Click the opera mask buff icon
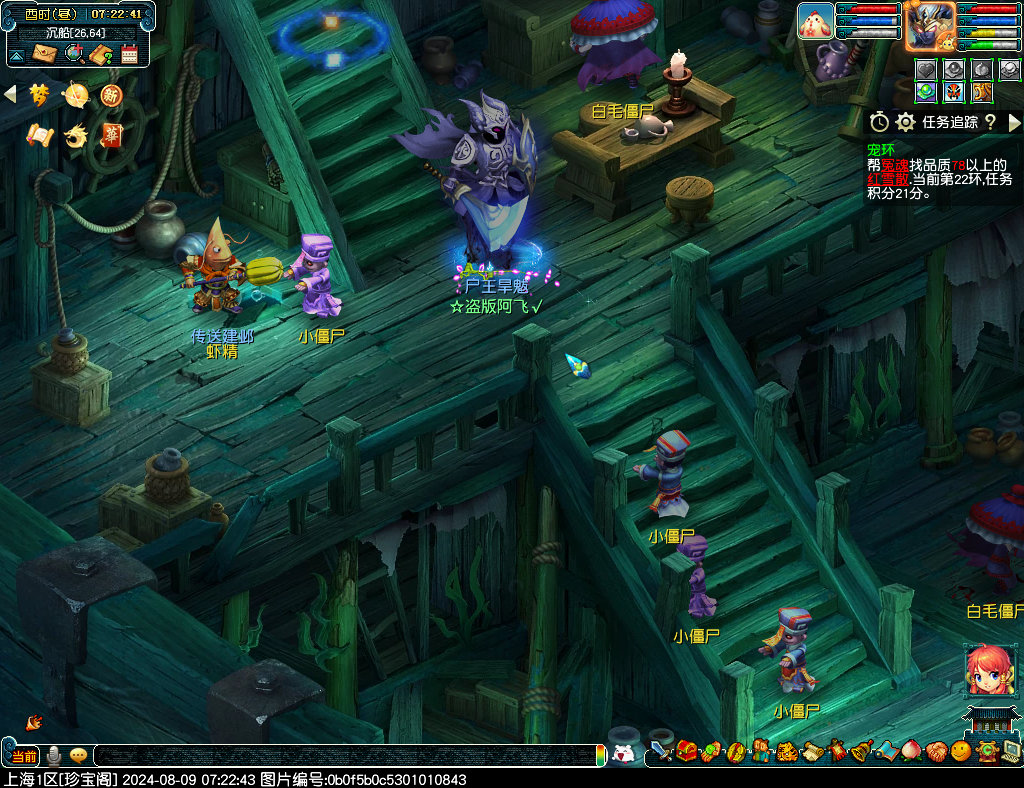The width and height of the screenshot is (1024, 788). (954, 92)
